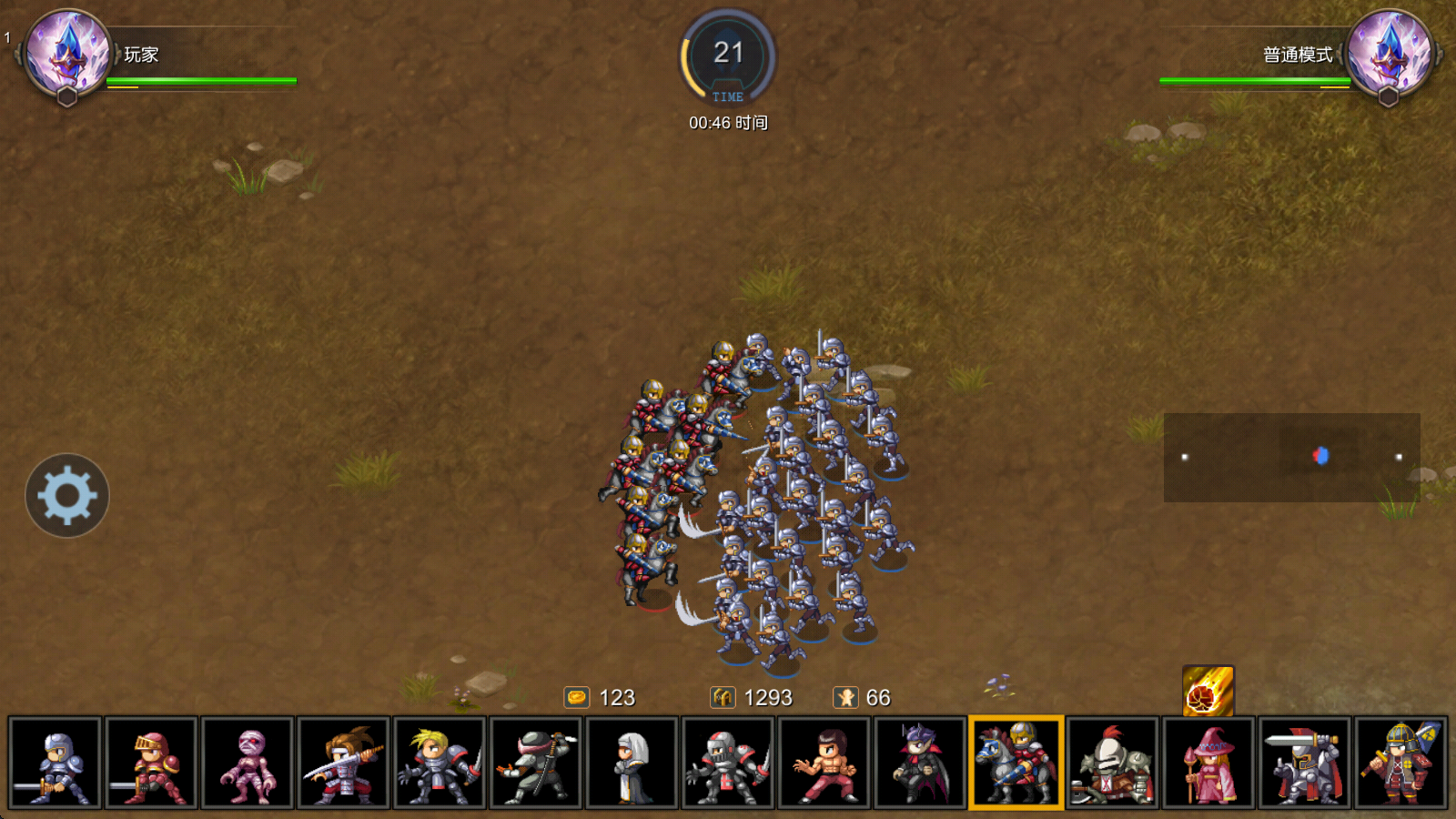1456x819 pixels.
Task: Click the opponent's crystal portrait
Action: pyautogui.click(x=1389, y=53)
